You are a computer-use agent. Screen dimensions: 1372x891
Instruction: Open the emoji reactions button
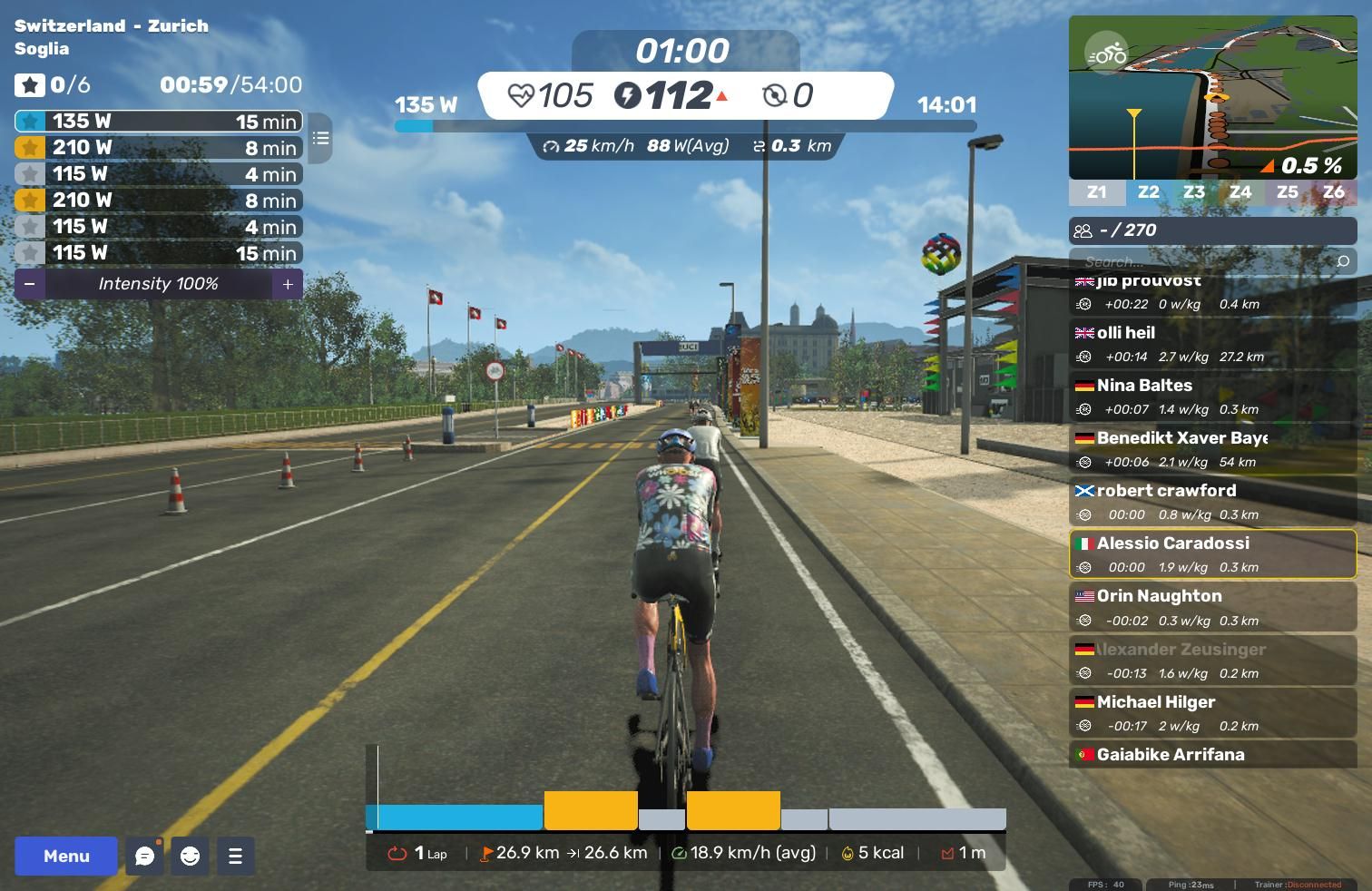click(190, 856)
